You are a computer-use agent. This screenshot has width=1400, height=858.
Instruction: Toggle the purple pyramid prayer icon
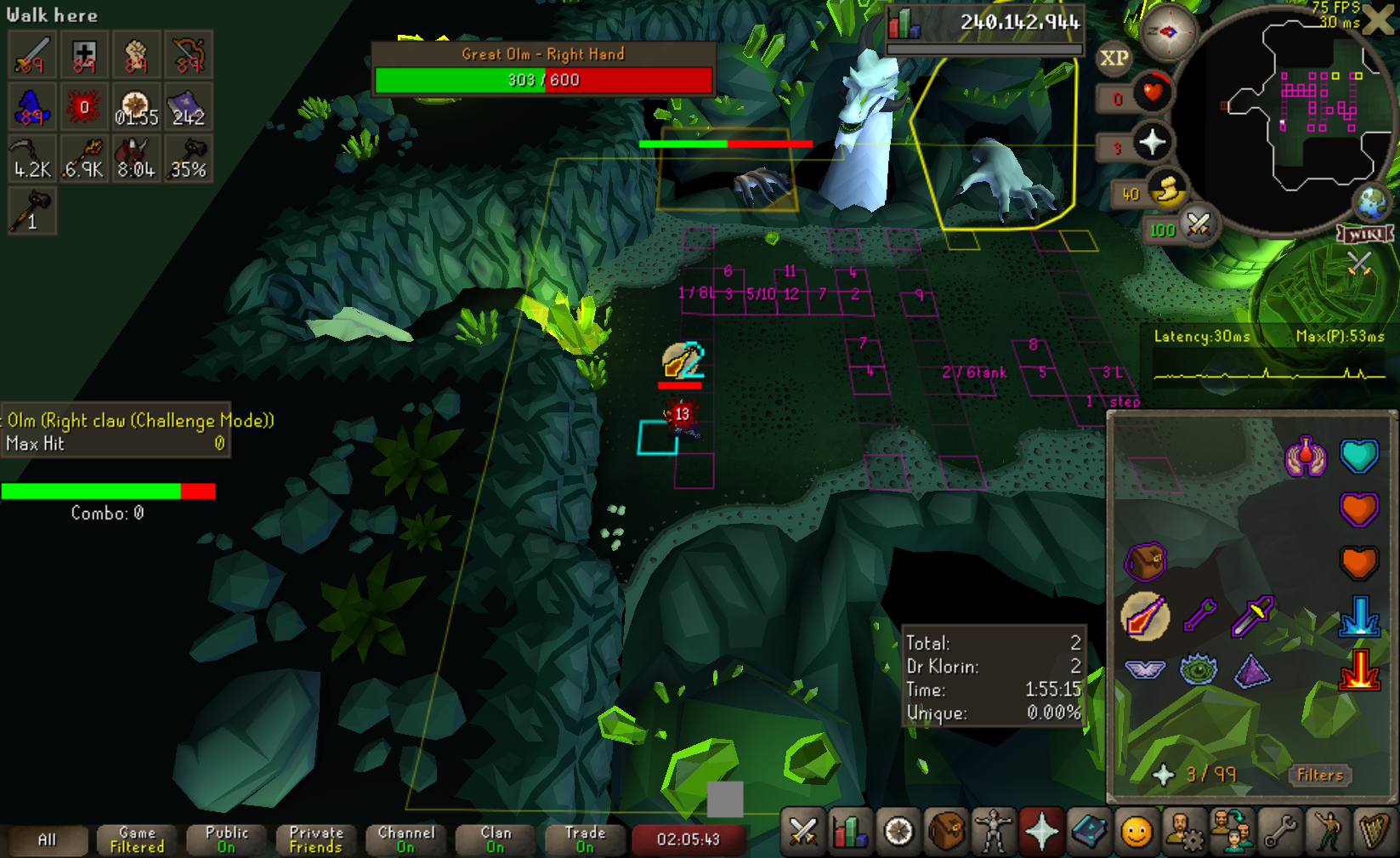coord(1252,671)
